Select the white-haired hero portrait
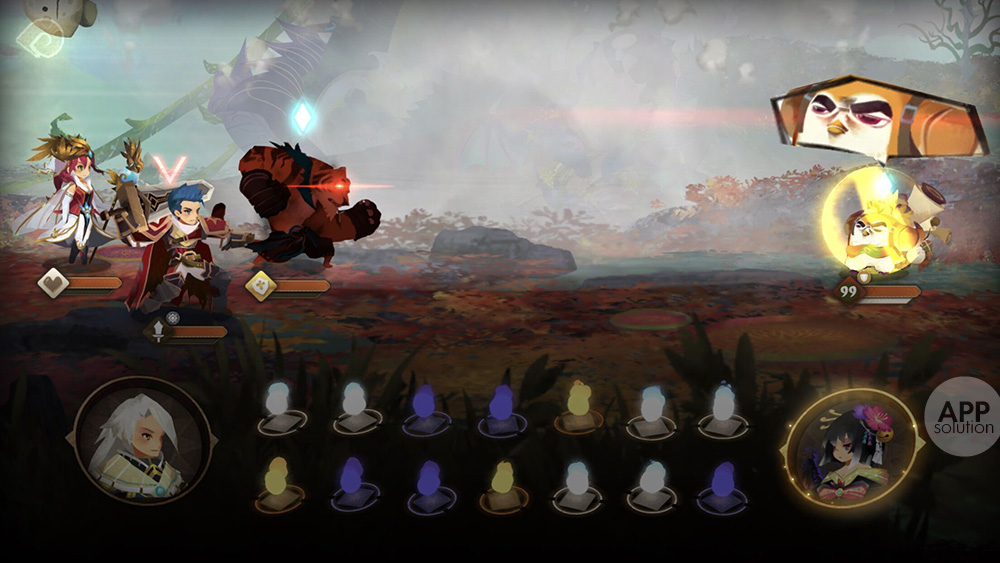1000x563 pixels. (143, 443)
